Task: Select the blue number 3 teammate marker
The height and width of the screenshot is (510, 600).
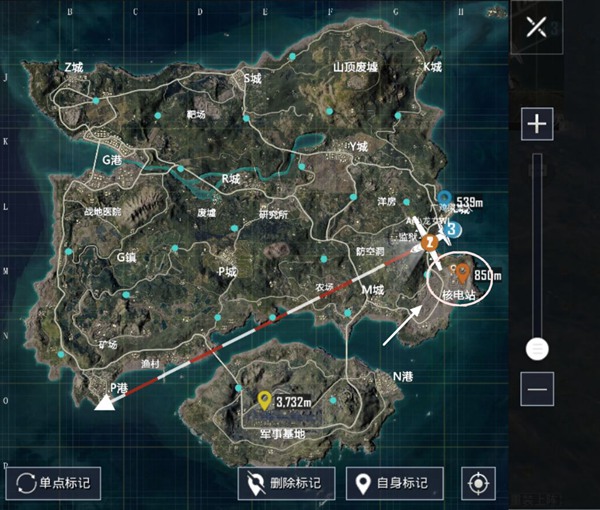Action: (452, 229)
